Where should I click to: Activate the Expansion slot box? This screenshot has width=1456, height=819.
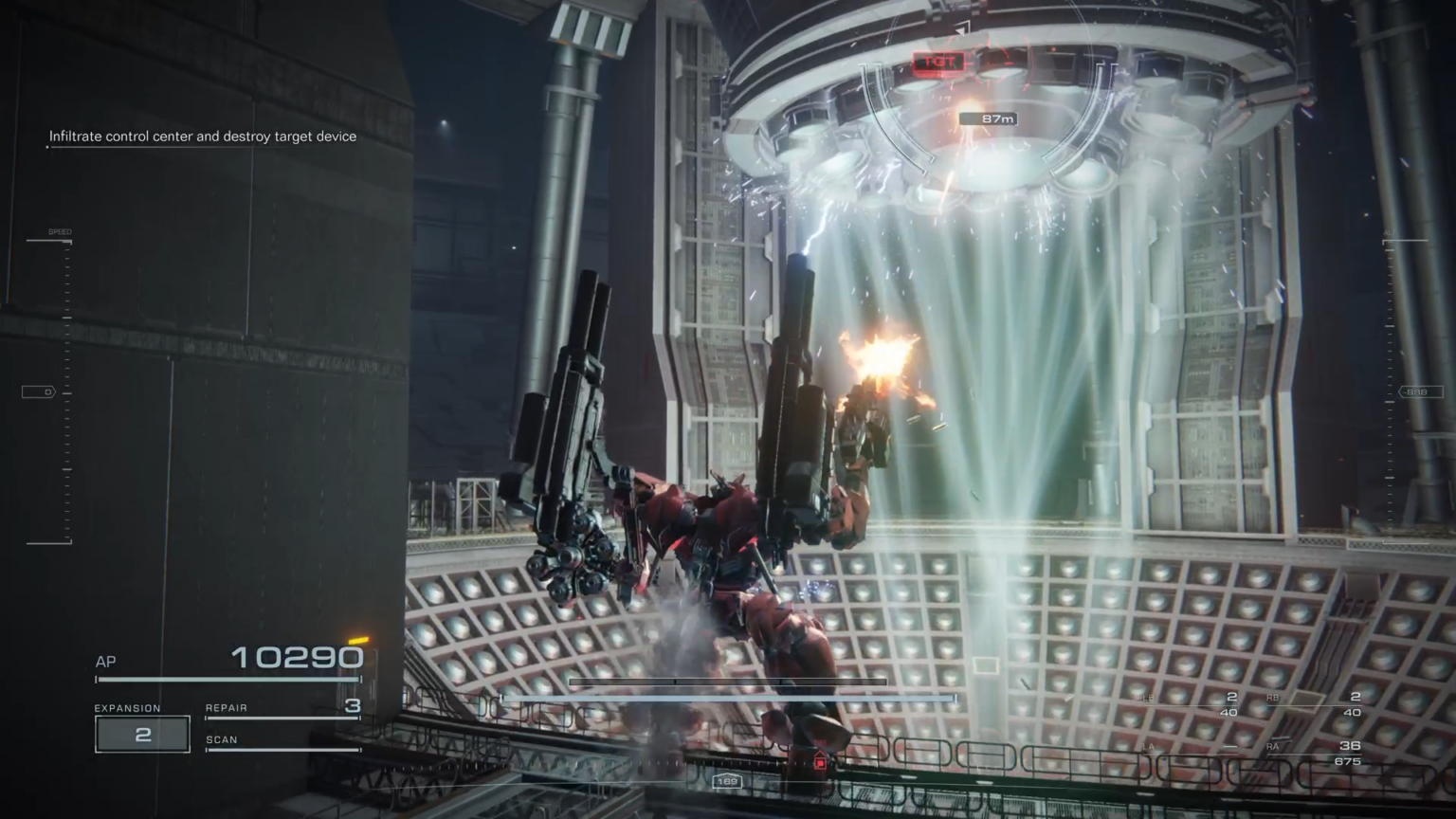pyautogui.click(x=142, y=735)
